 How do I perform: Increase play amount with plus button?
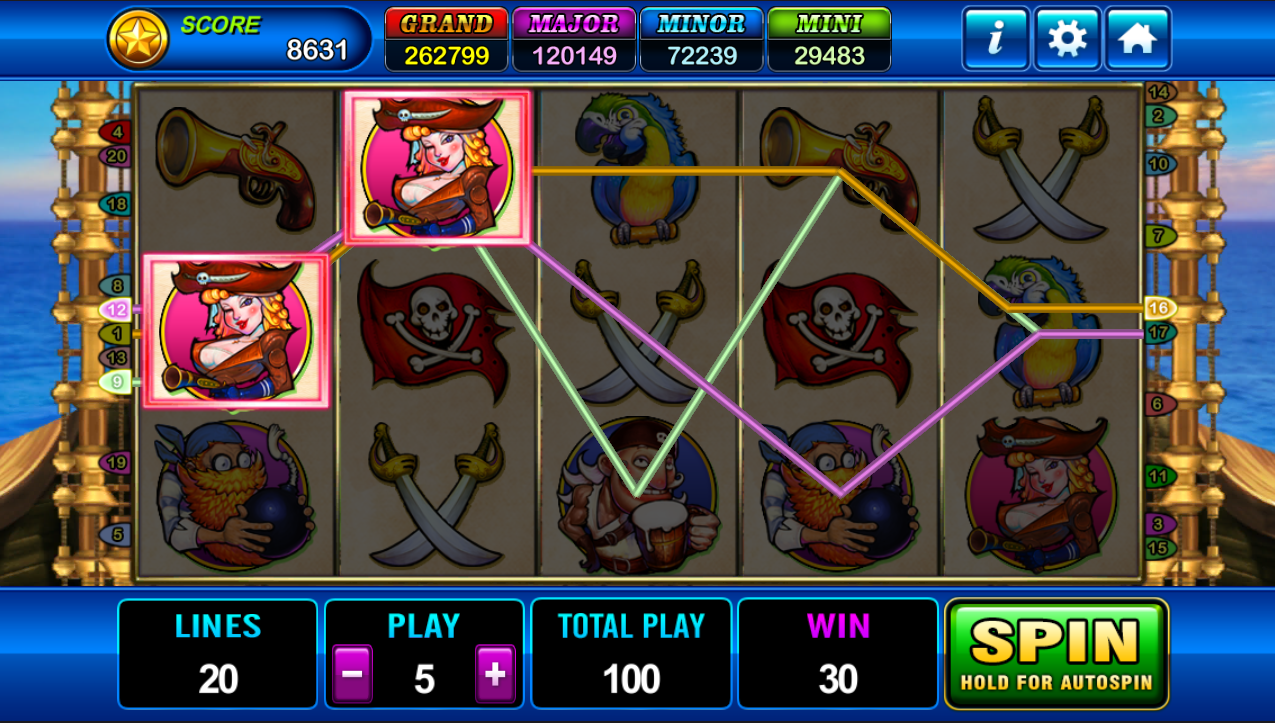495,675
